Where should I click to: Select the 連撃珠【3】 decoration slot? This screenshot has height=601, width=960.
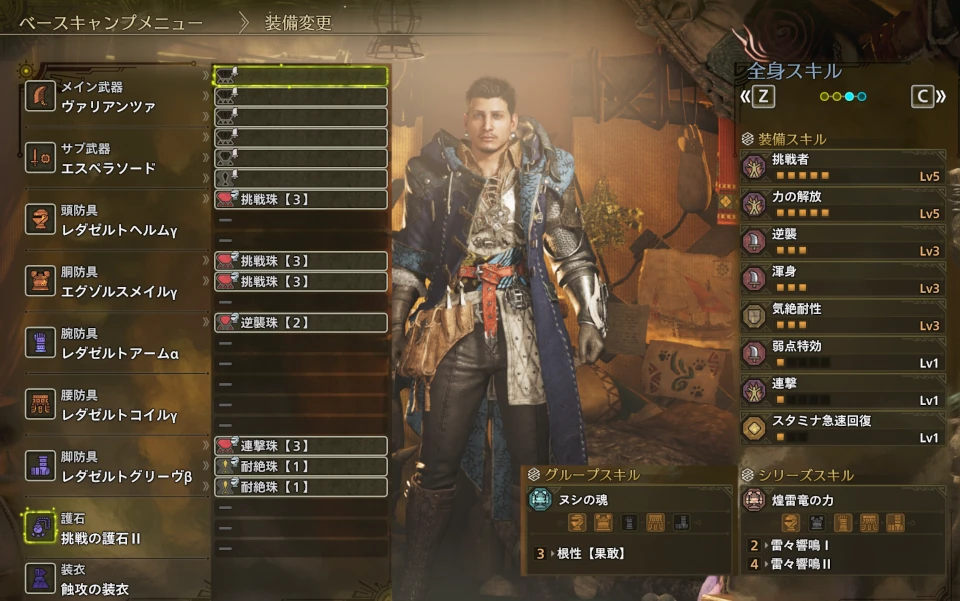pos(300,445)
